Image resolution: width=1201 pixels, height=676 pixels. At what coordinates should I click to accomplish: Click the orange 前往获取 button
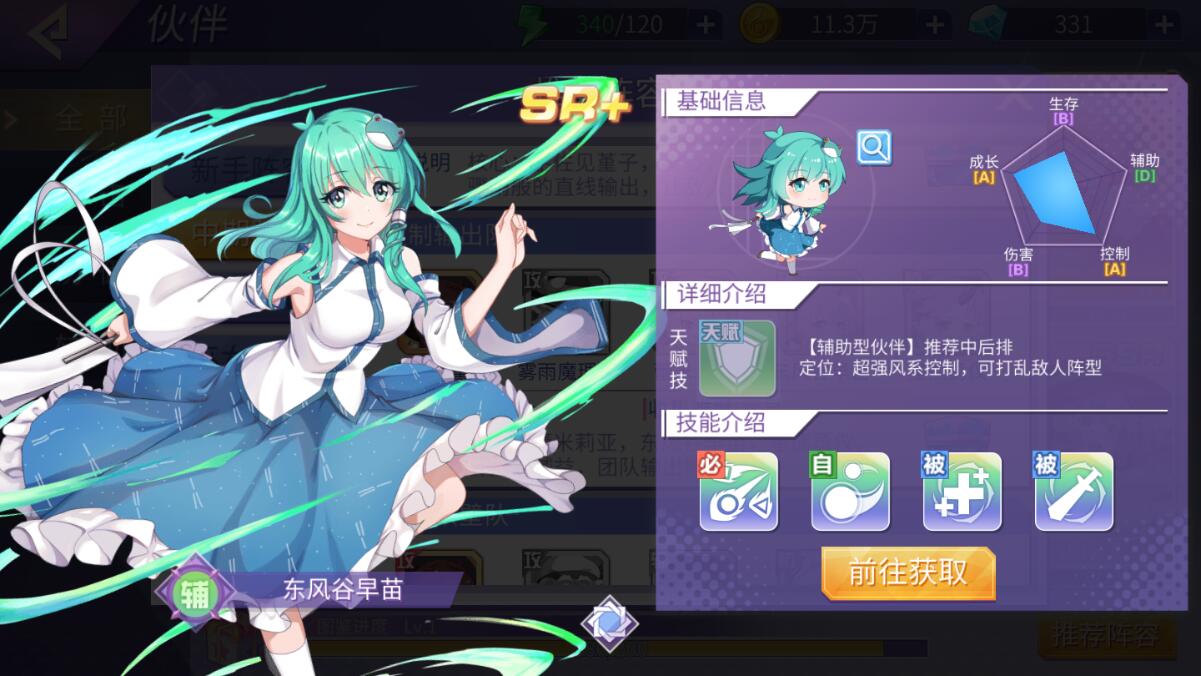(908, 573)
